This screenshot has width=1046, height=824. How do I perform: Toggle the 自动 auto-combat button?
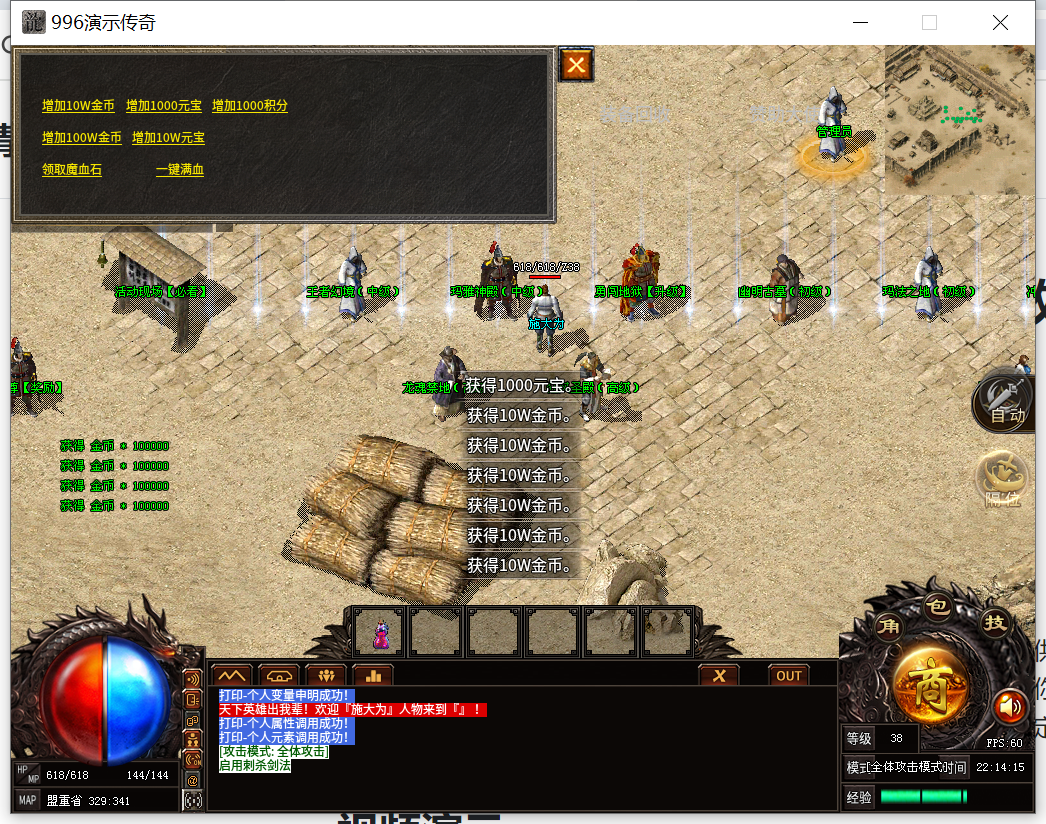click(x=1005, y=403)
